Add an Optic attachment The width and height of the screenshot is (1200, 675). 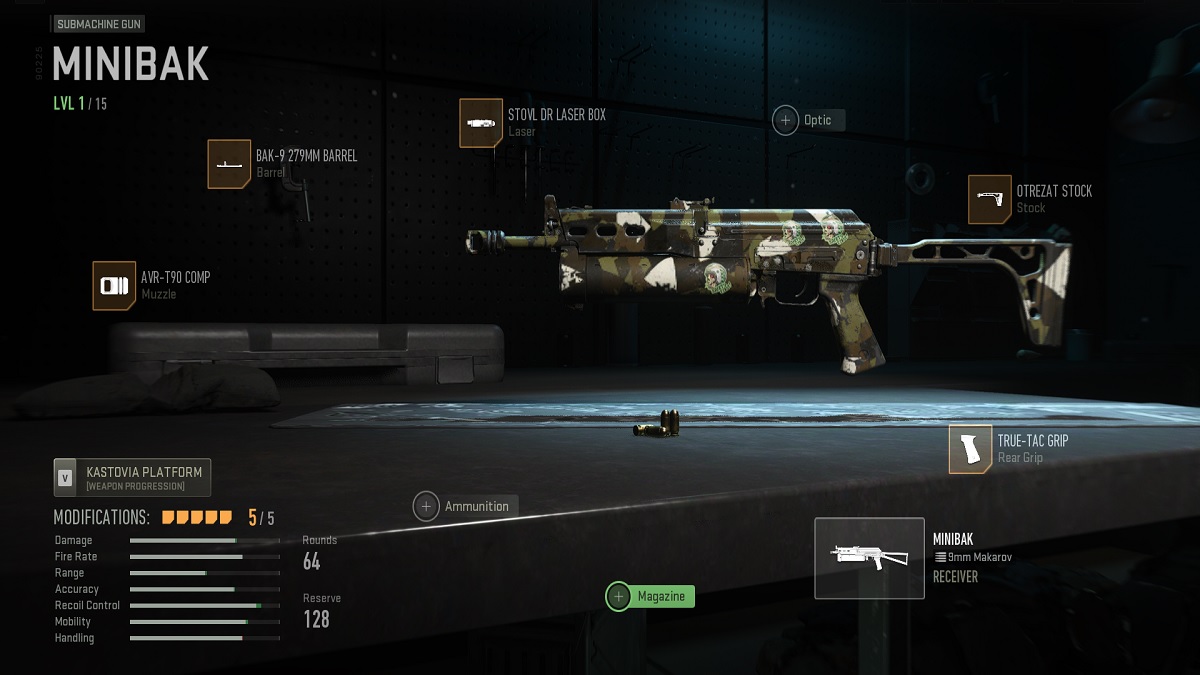pyautogui.click(x=786, y=120)
